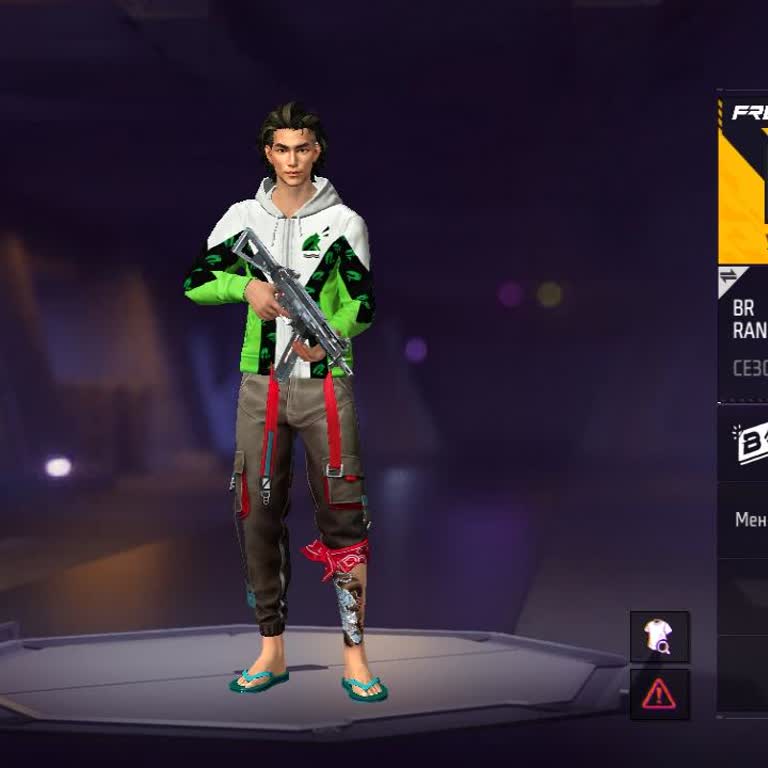The image size is (768, 768).
Task: Click the red warning report button
Action: tap(659, 693)
